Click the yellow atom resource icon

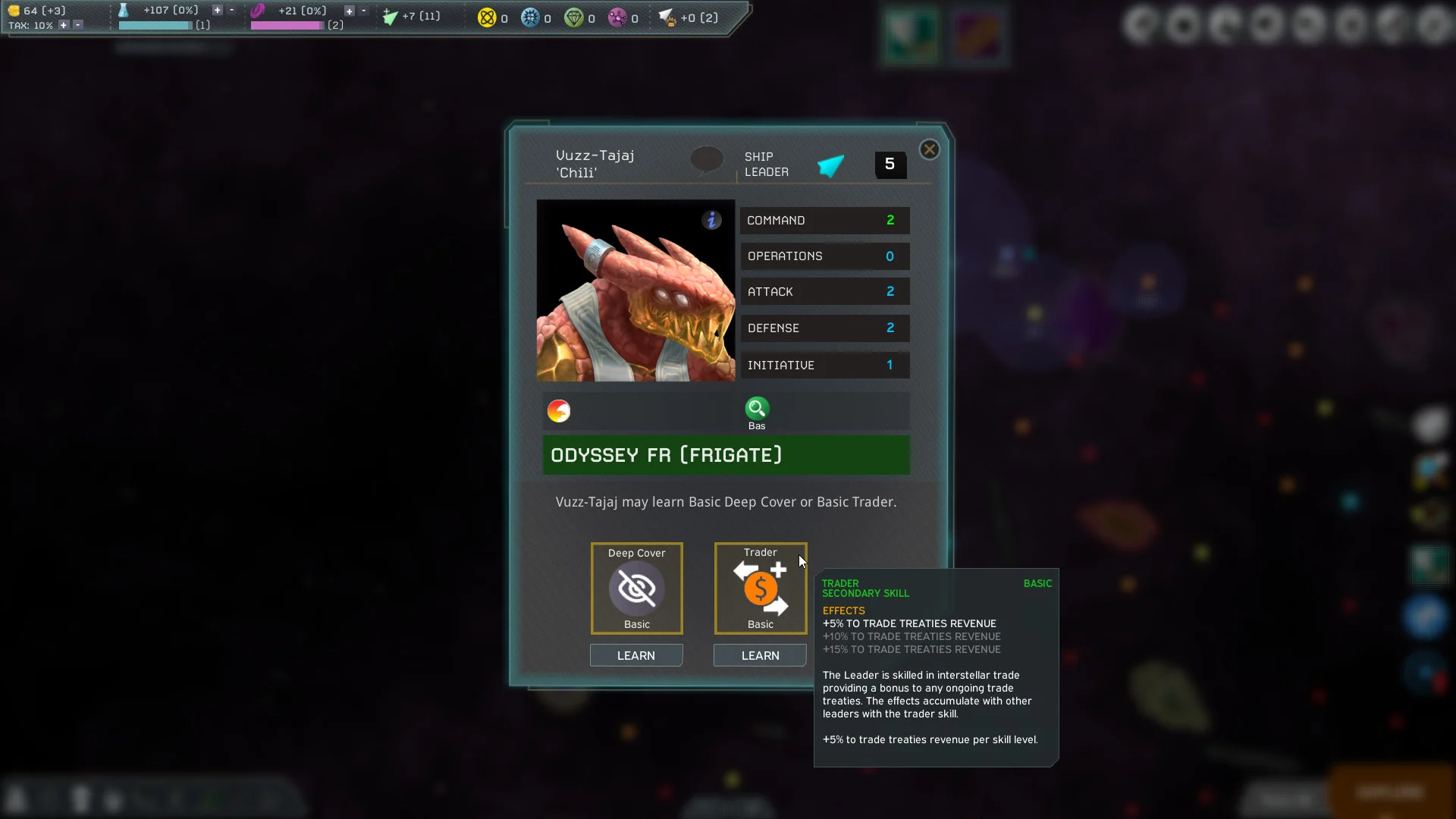pos(486,17)
